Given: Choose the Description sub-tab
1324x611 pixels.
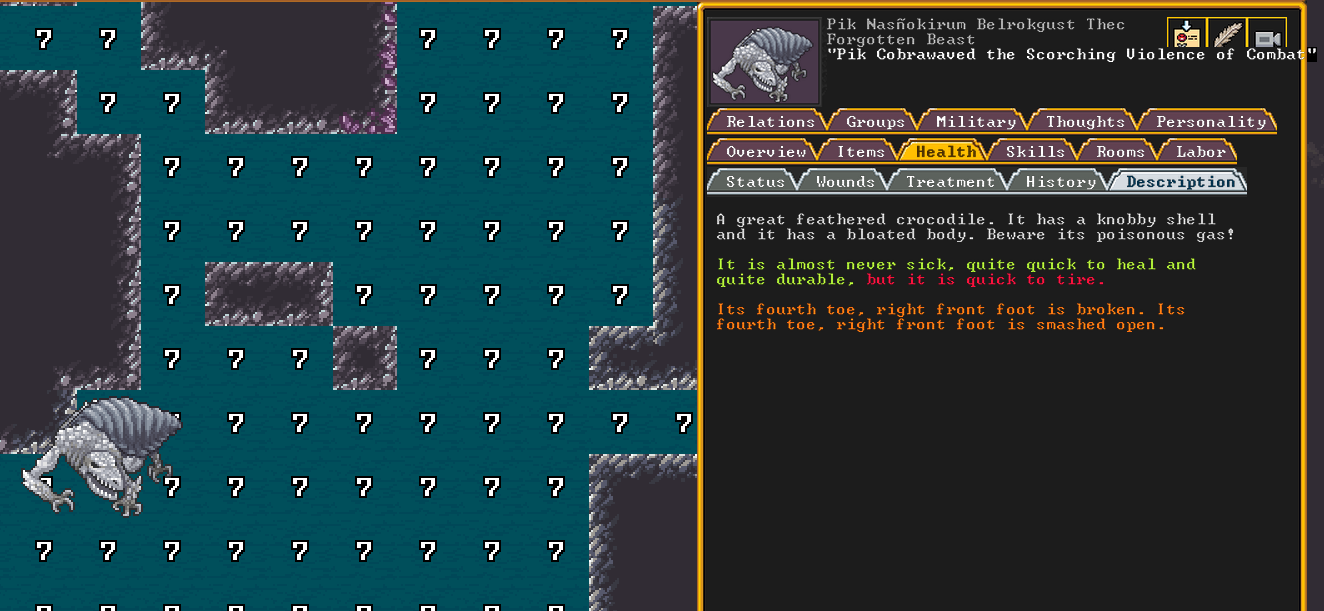Looking at the screenshot, I should point(1180,181).
